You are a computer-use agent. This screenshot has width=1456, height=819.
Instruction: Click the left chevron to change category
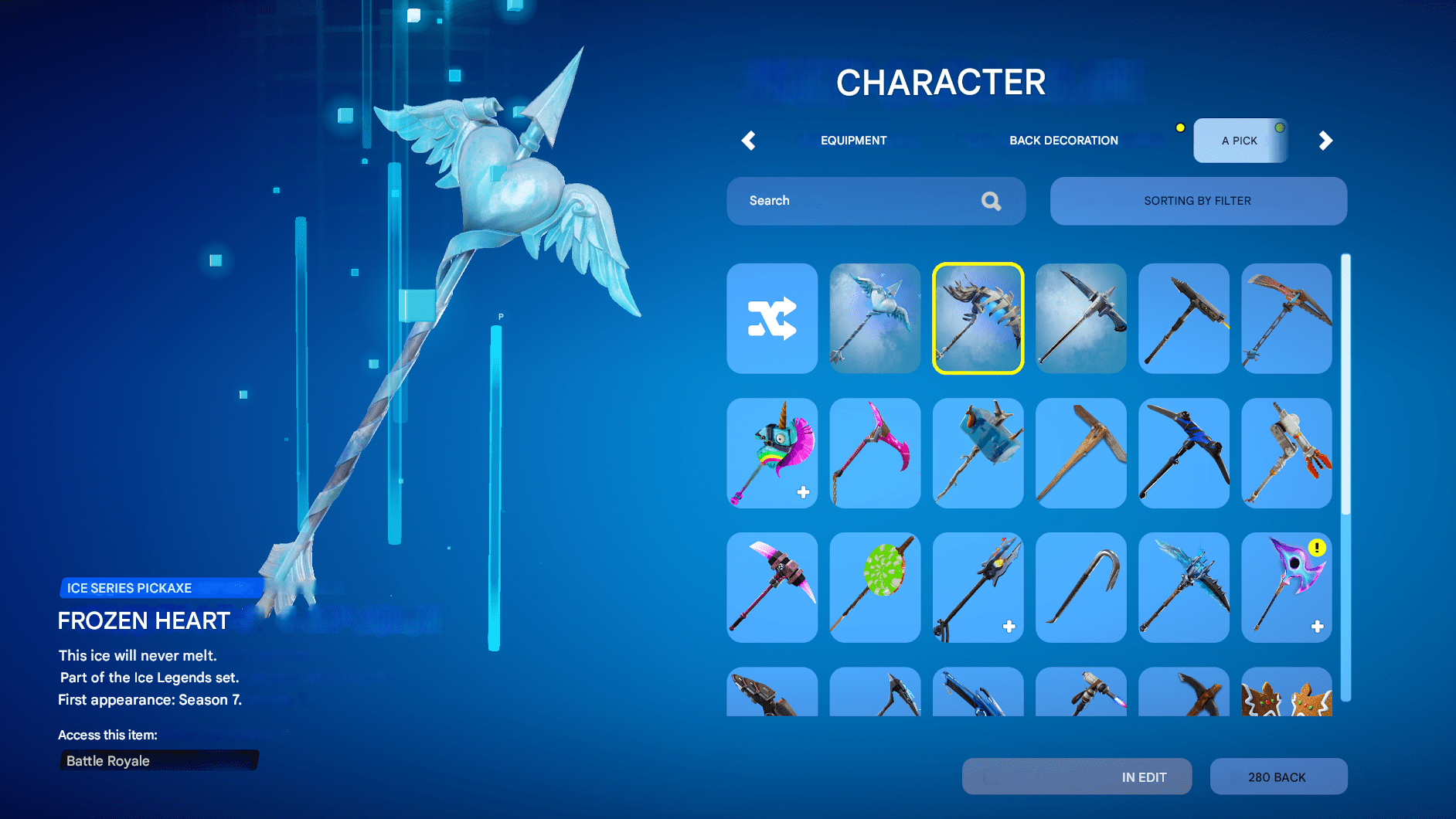point(748,141)
